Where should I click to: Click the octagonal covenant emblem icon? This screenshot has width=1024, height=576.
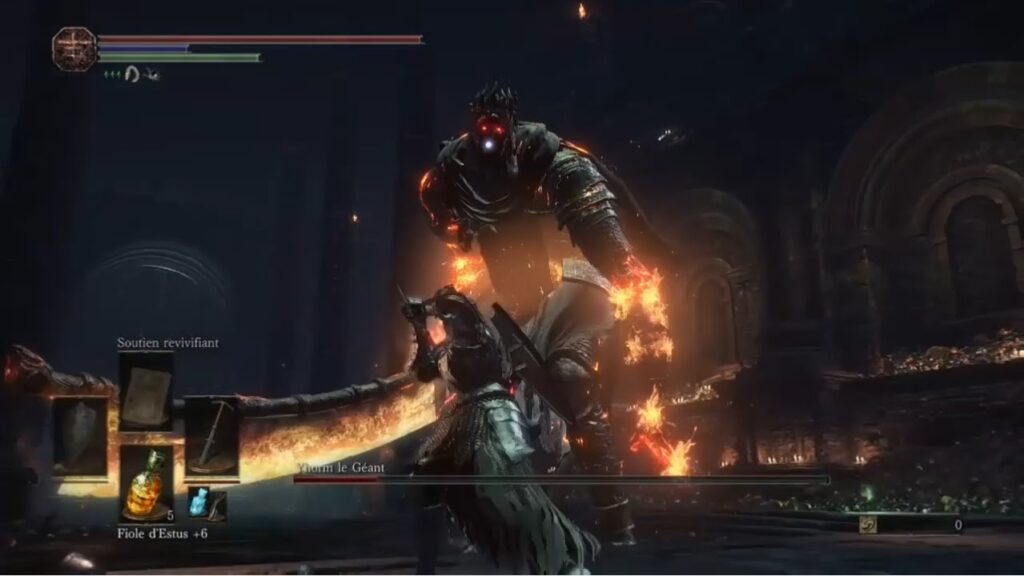tap(74, 48)
